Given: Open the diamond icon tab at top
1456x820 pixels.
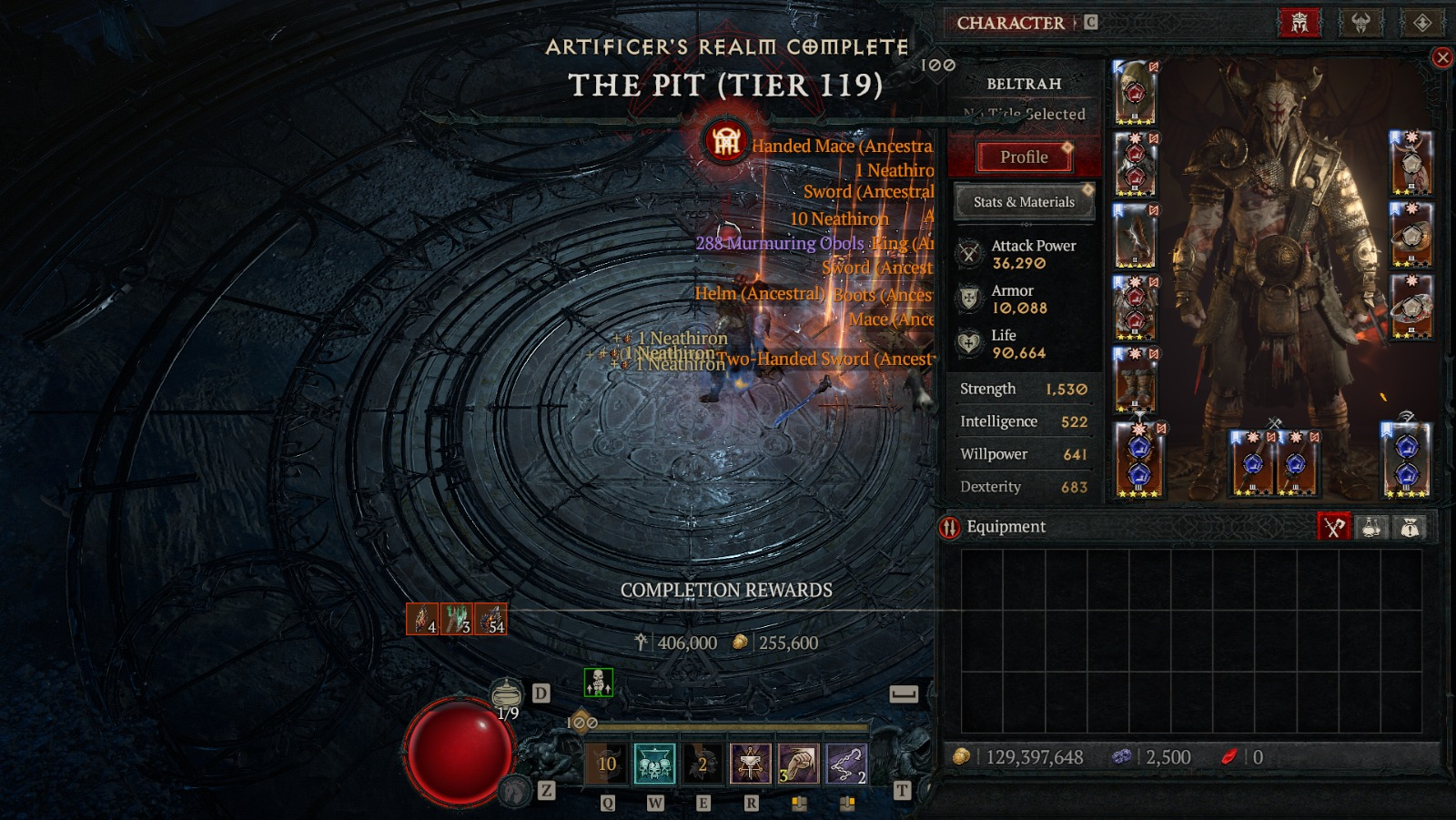Looking at the screenshot, I should tap(1422, 23).
